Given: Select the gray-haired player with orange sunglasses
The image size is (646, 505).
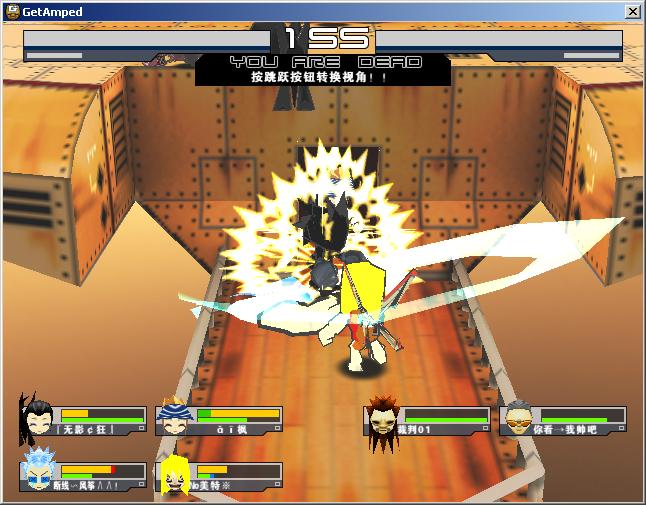Looking at the screenshot, I should (518, 418).
